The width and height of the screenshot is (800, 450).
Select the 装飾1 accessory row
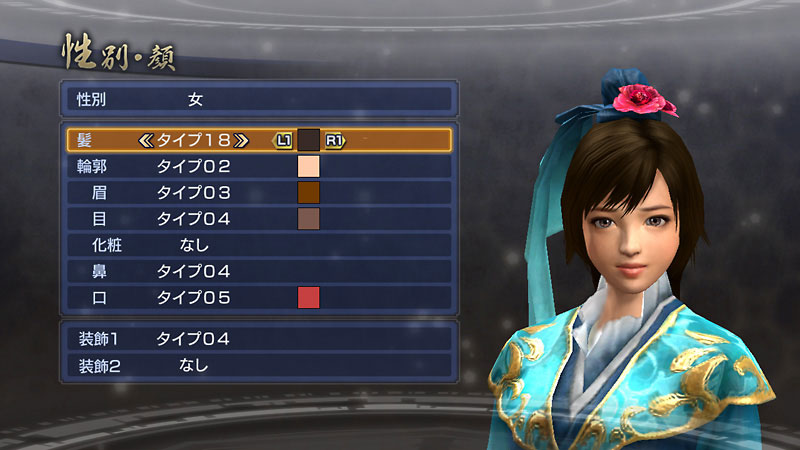coord(260,339)
